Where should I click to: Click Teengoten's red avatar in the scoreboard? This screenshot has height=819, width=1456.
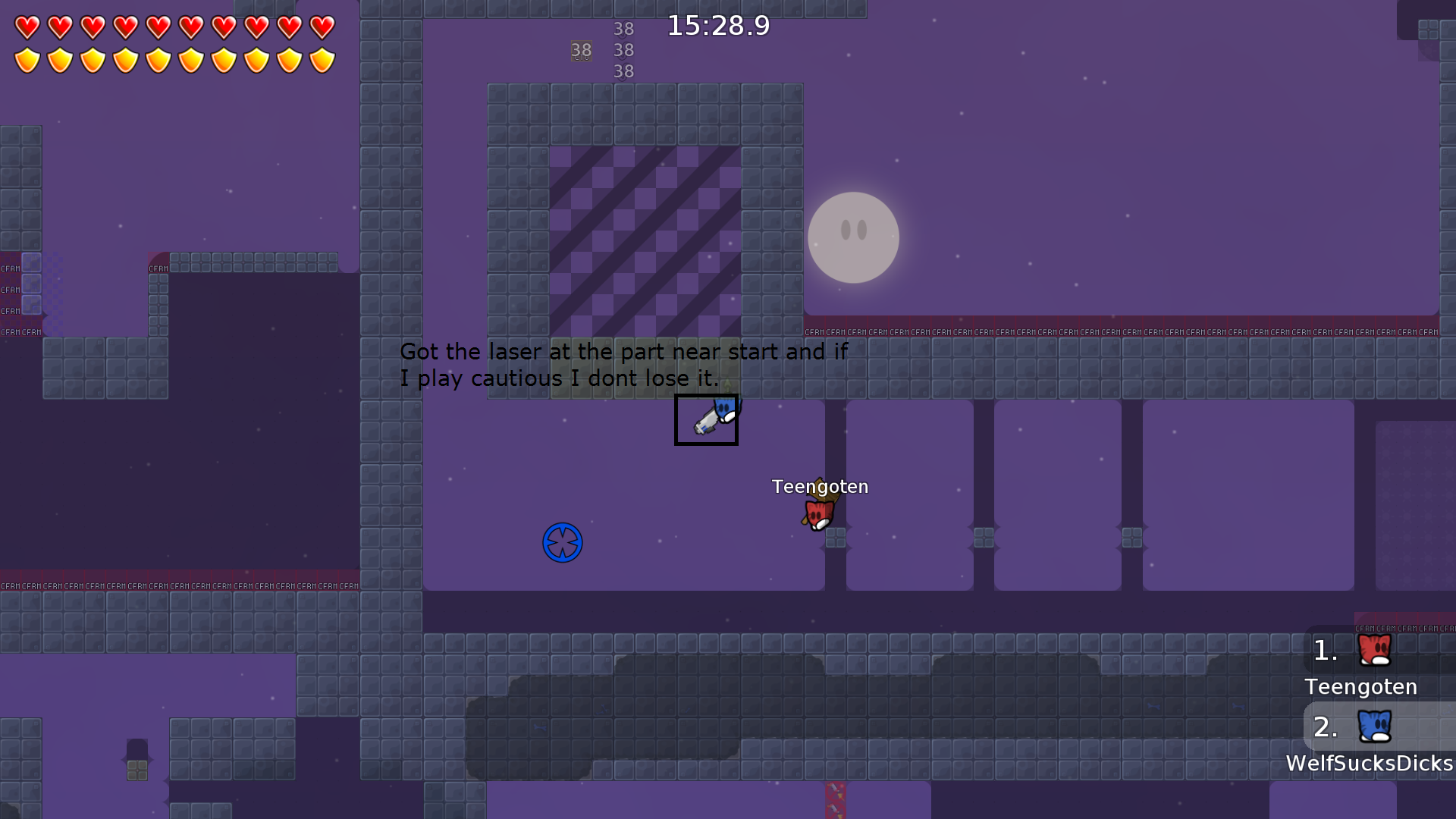[1374, 651]
